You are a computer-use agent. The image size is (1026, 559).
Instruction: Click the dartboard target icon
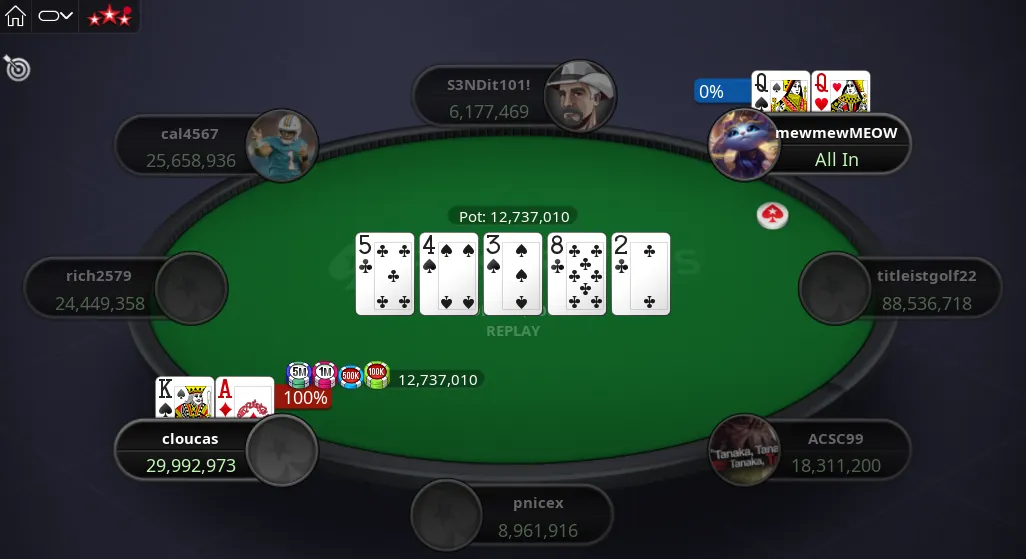coord(17,68)
